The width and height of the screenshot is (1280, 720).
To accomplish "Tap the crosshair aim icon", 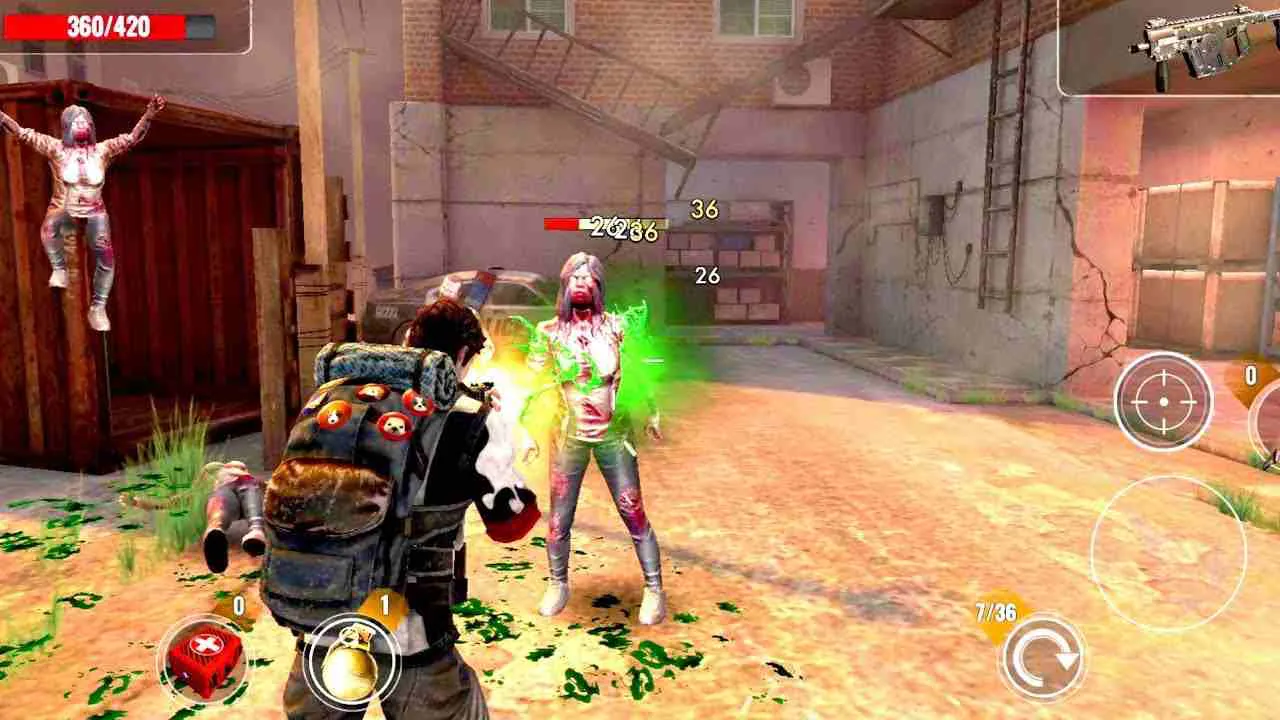I will click(x=1165, y=400).
